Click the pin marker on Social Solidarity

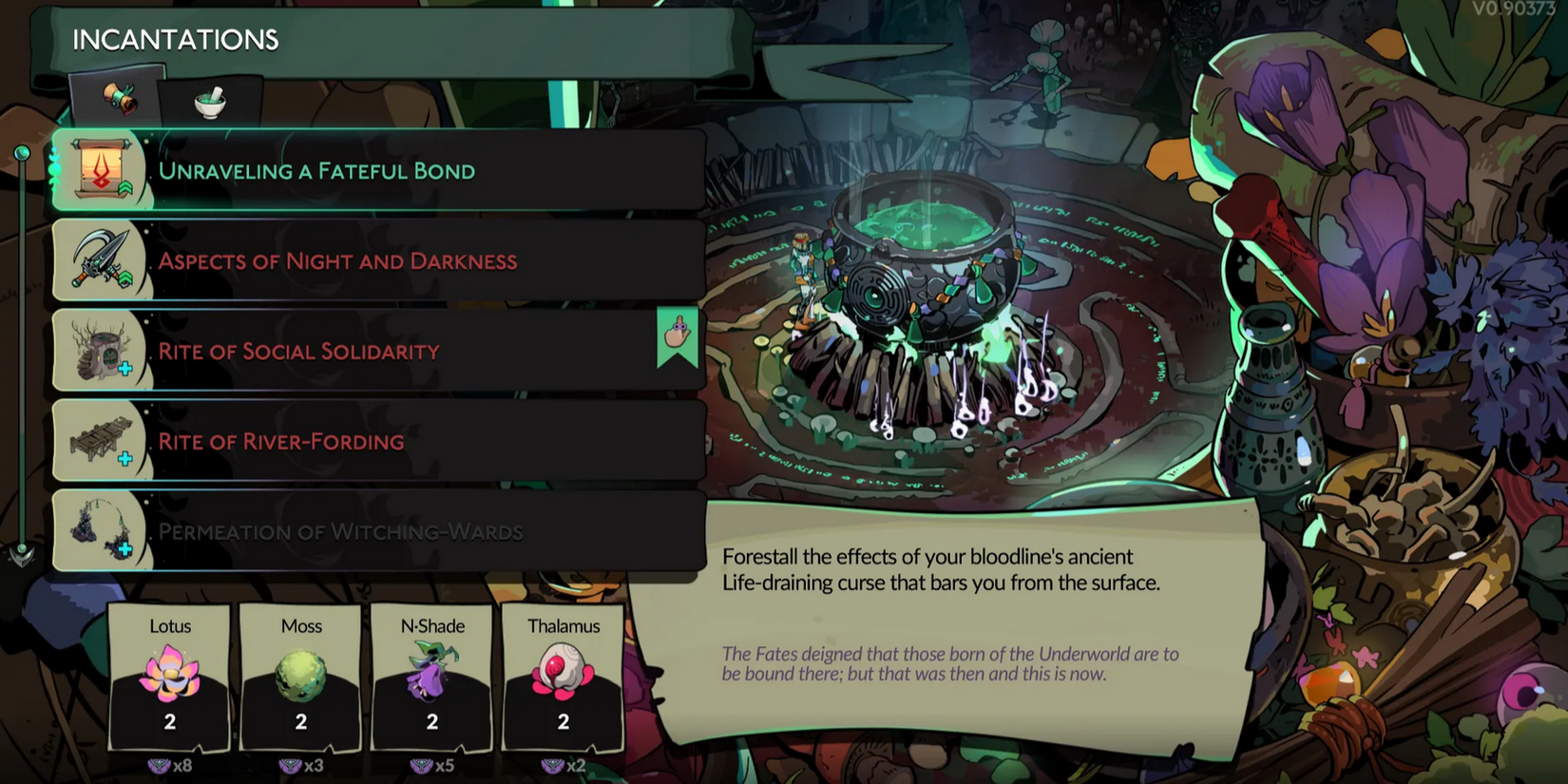click(678, 336)
